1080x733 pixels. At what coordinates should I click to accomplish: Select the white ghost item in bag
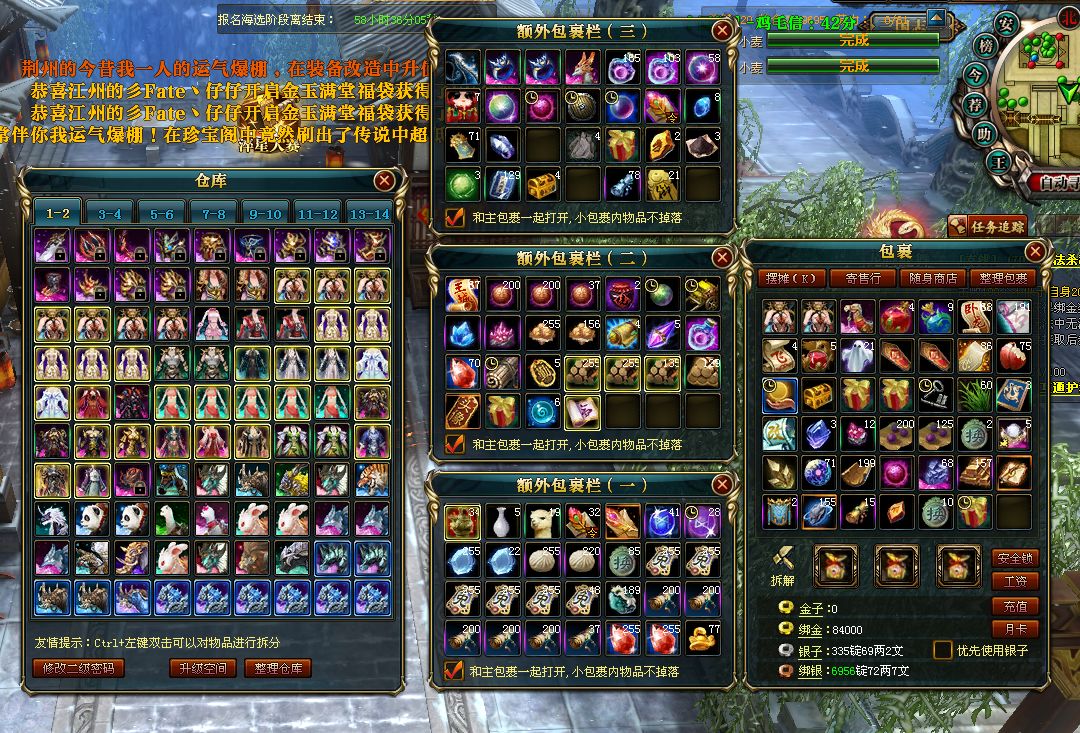pos(858,356)
